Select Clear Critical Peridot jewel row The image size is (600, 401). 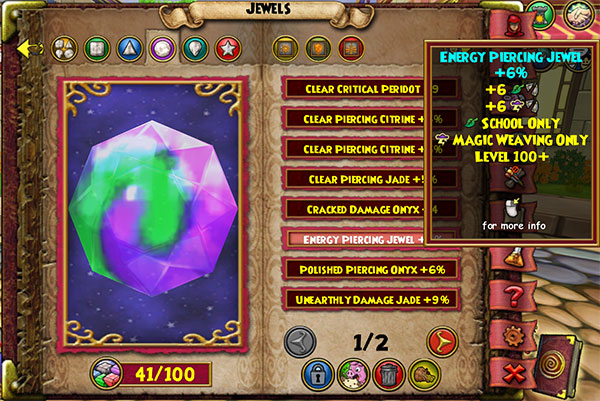coord(371,88)
